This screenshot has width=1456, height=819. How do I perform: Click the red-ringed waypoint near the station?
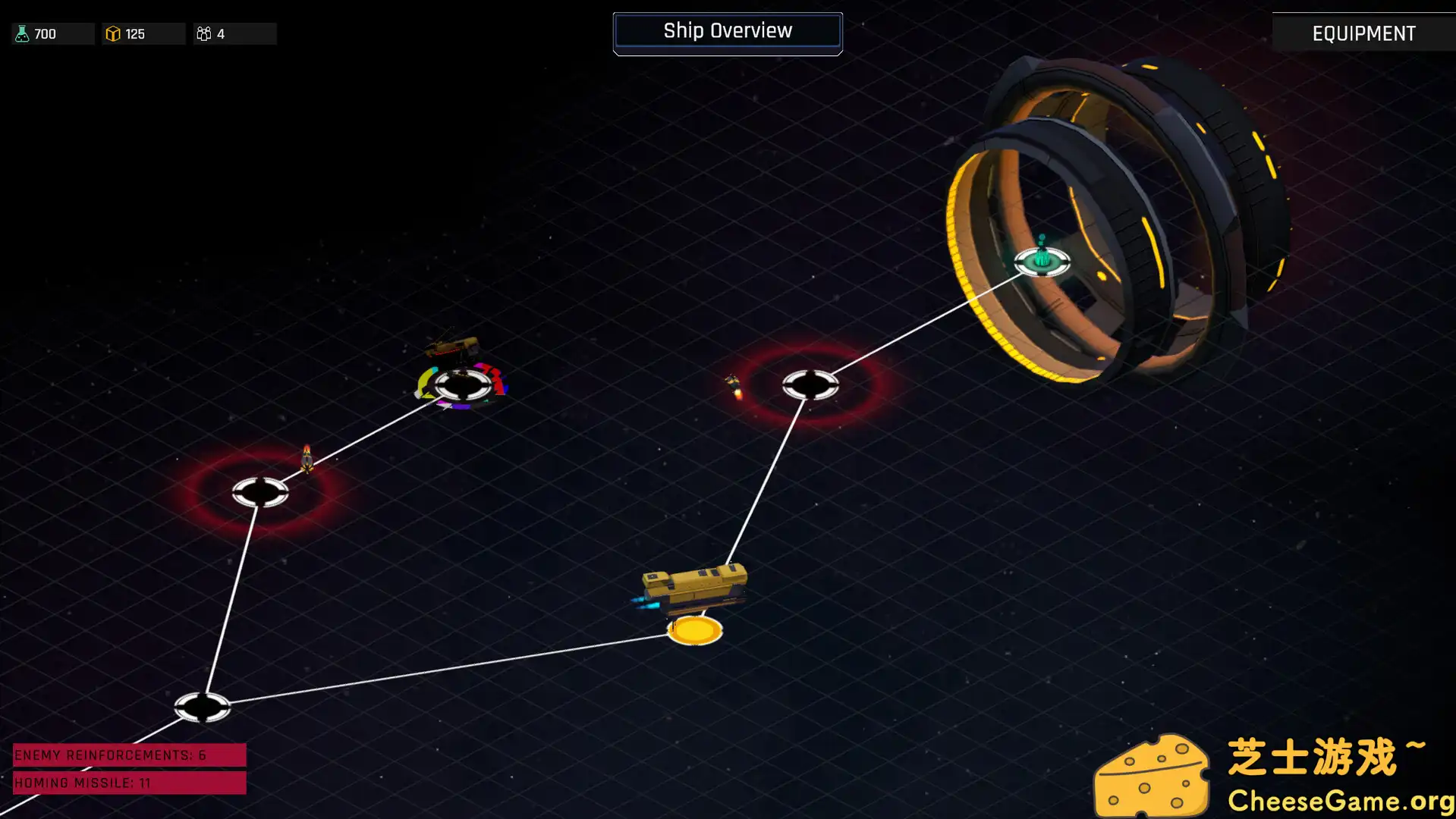[811, 385]
